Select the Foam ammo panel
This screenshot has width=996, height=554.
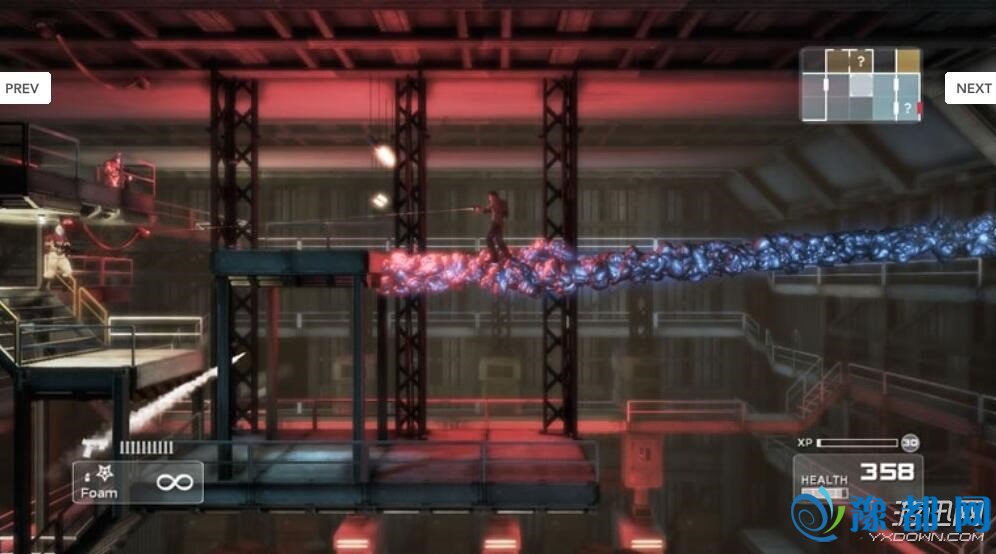pyautogui.click(x=137, y=482)
